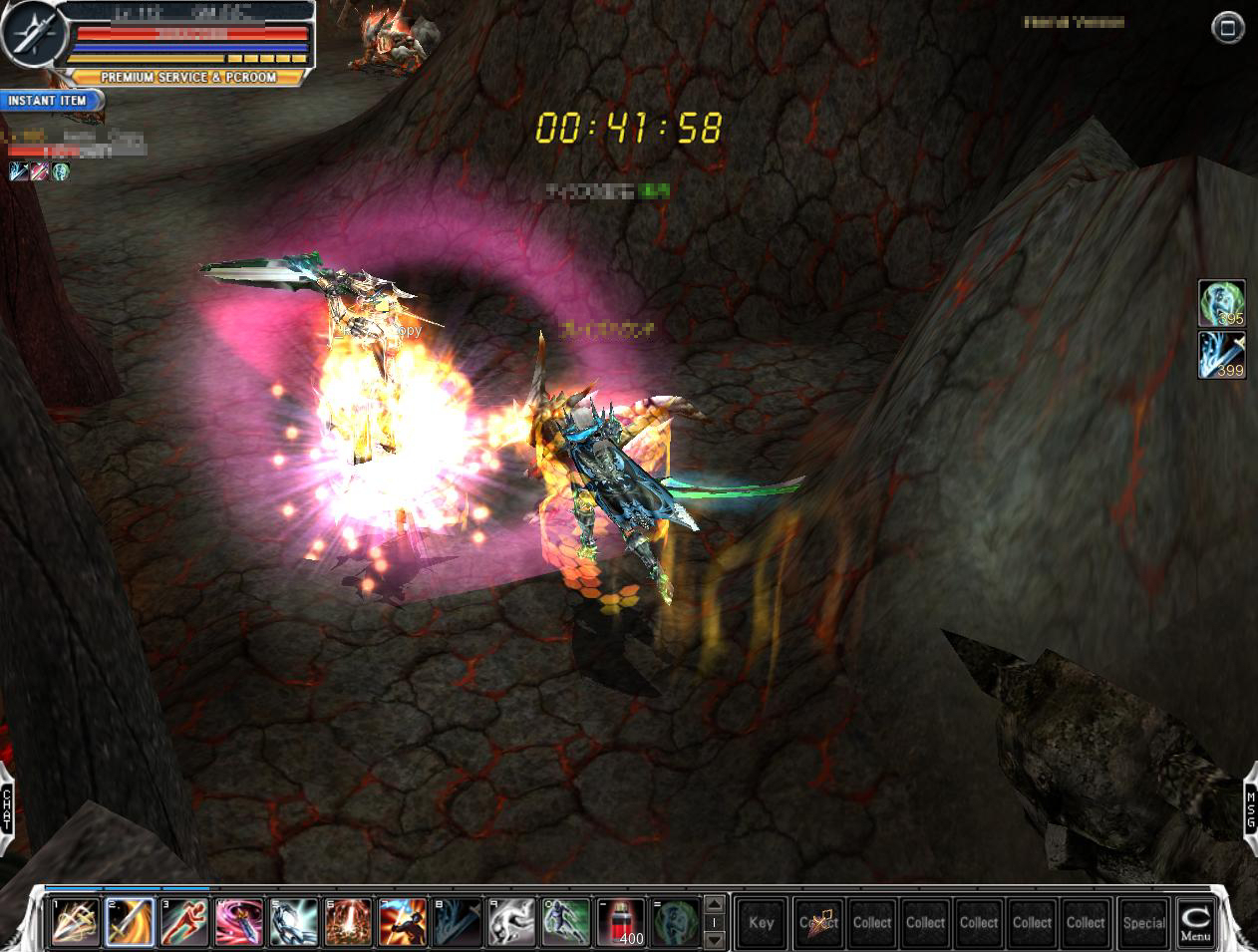Use the triple arrow slash skill in slot 1
The height and width of the screenshot is (952, 1258).
click(76, 922)
